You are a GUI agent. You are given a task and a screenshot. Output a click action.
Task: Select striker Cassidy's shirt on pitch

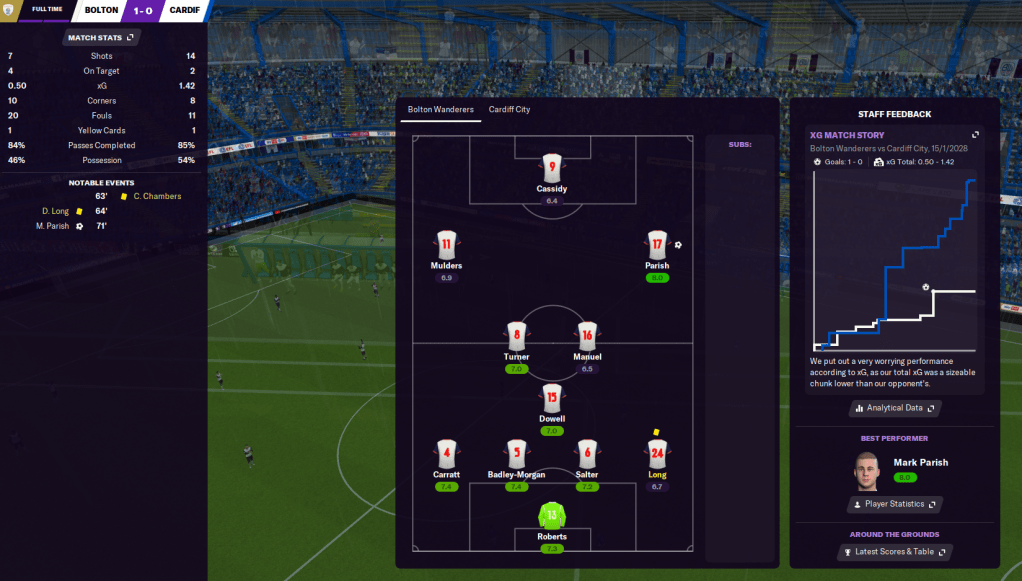click(x=552, y=167)
